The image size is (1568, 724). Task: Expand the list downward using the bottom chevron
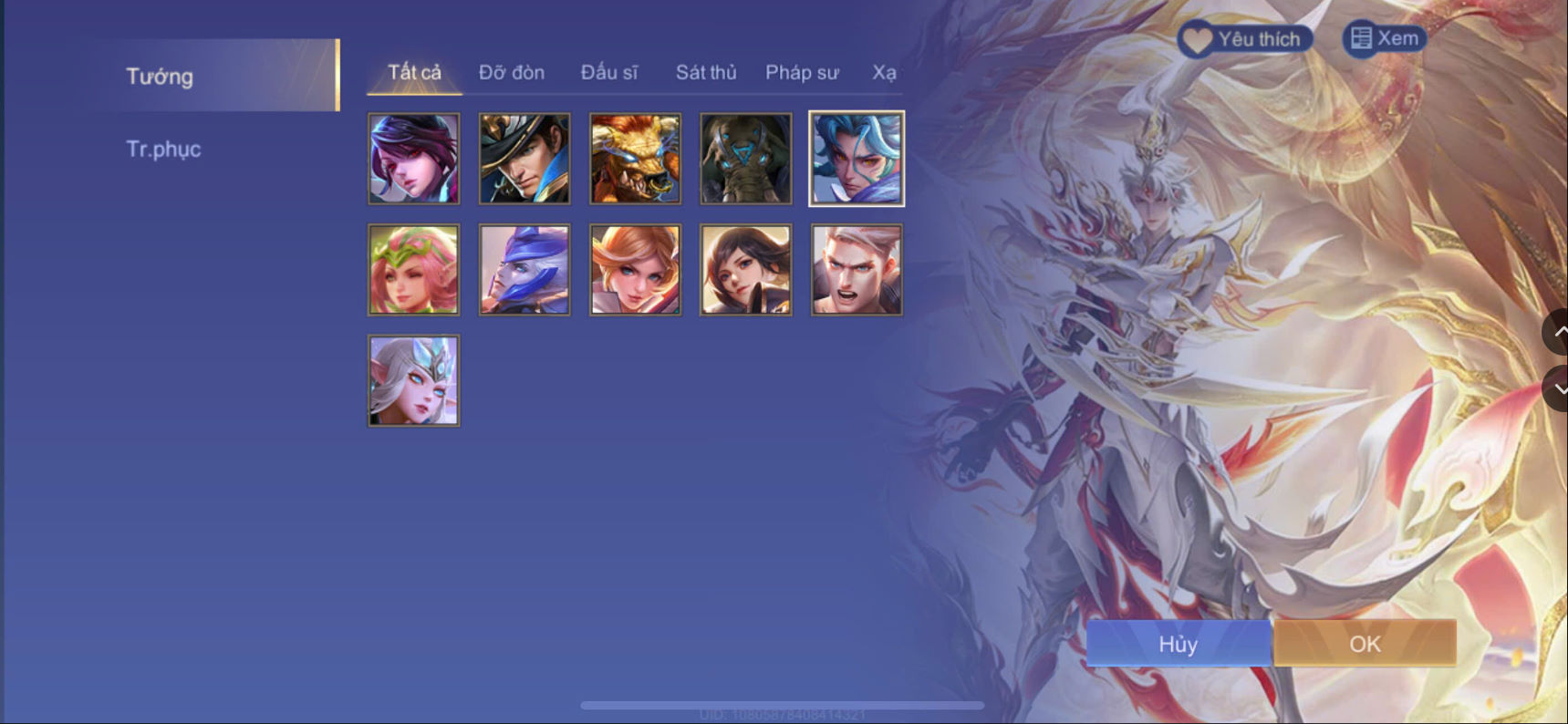(x=1557, y=388)
